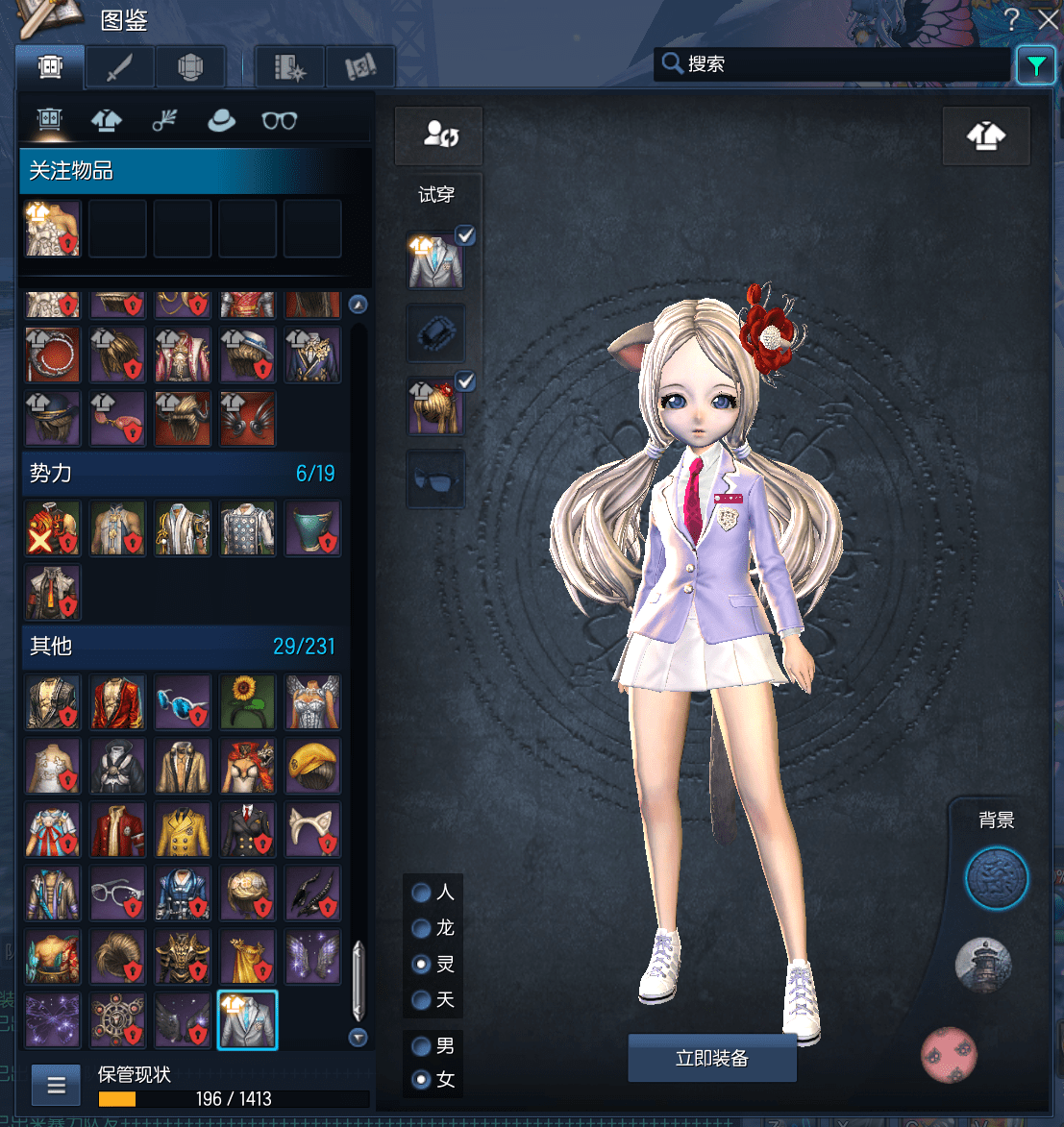Select the hat category filter

[221, 120]
